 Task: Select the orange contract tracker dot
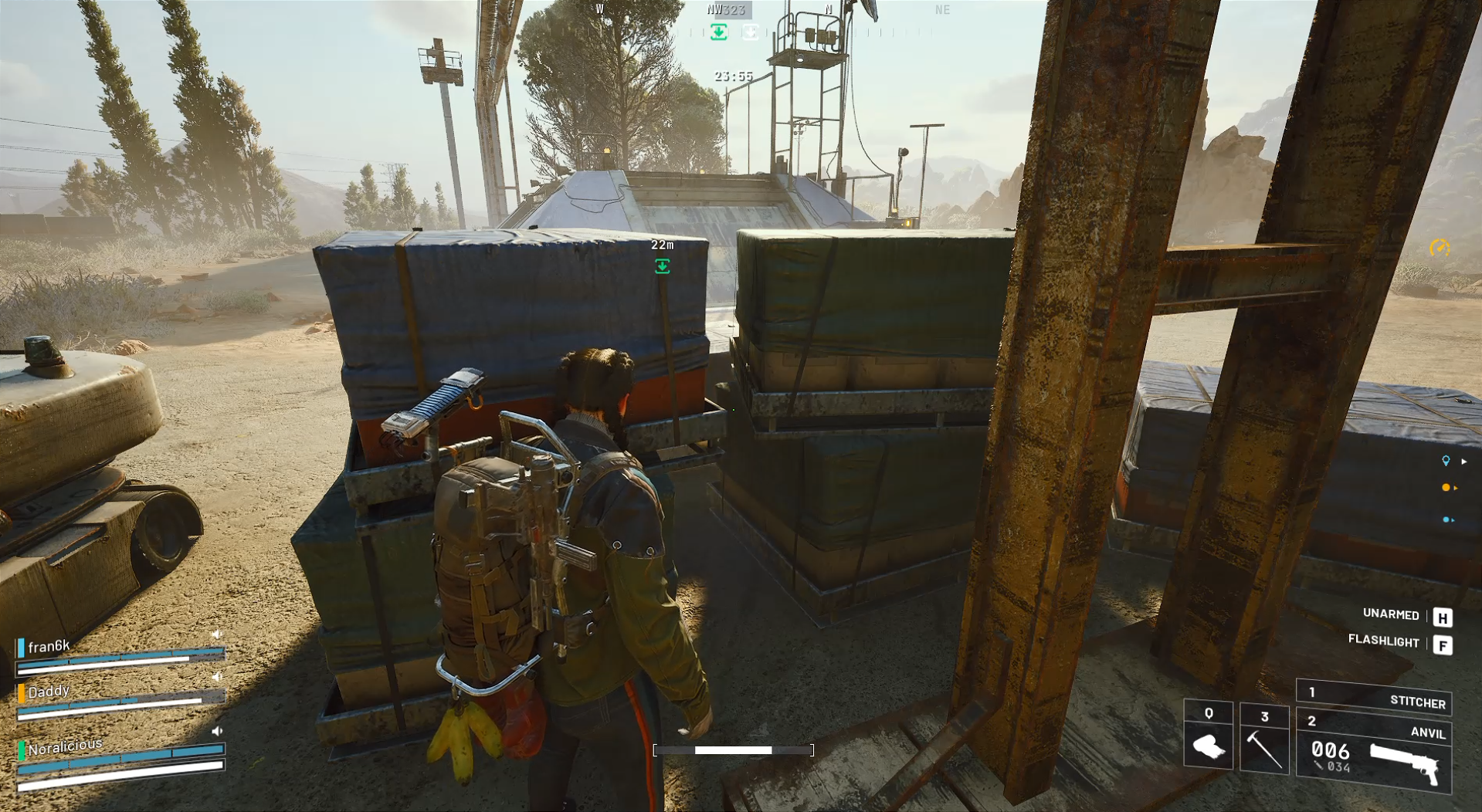1446,487
